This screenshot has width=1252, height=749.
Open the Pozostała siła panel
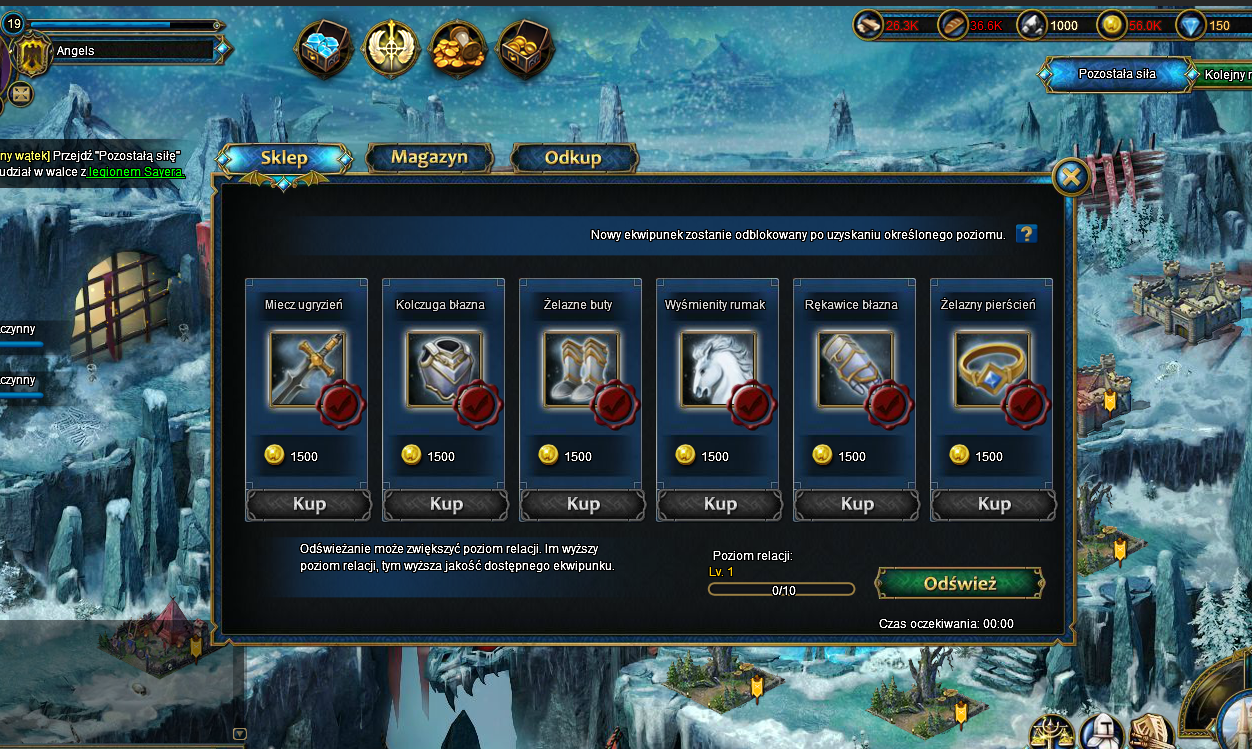(1116, 74)
